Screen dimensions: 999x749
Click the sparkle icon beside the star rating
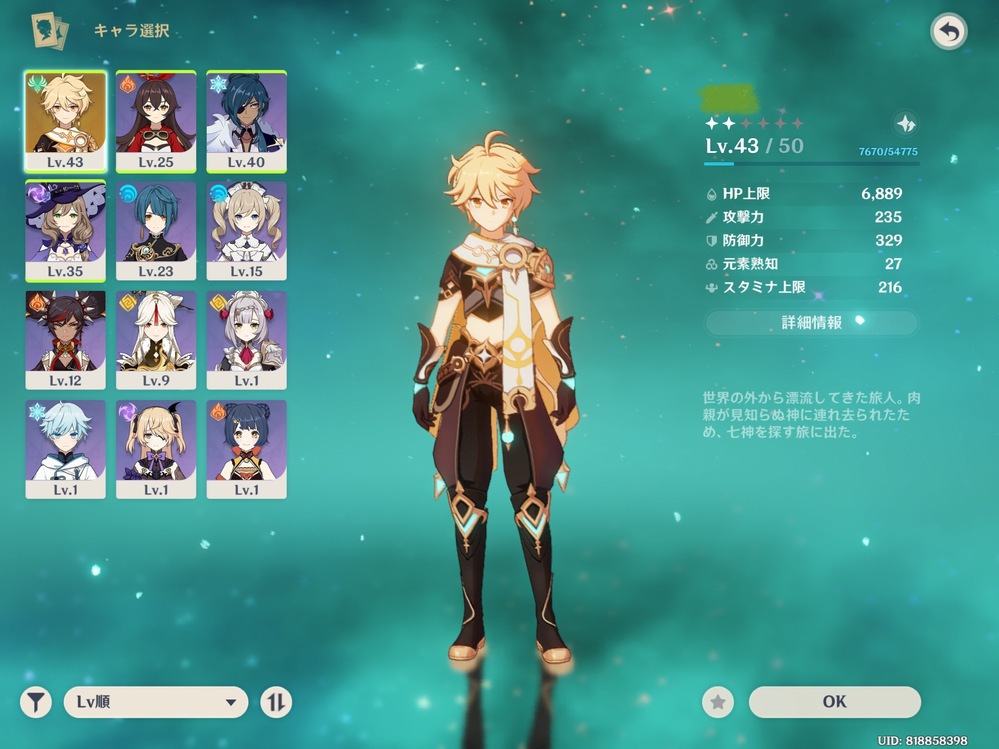pyautogui.click(x=906, y=124)
